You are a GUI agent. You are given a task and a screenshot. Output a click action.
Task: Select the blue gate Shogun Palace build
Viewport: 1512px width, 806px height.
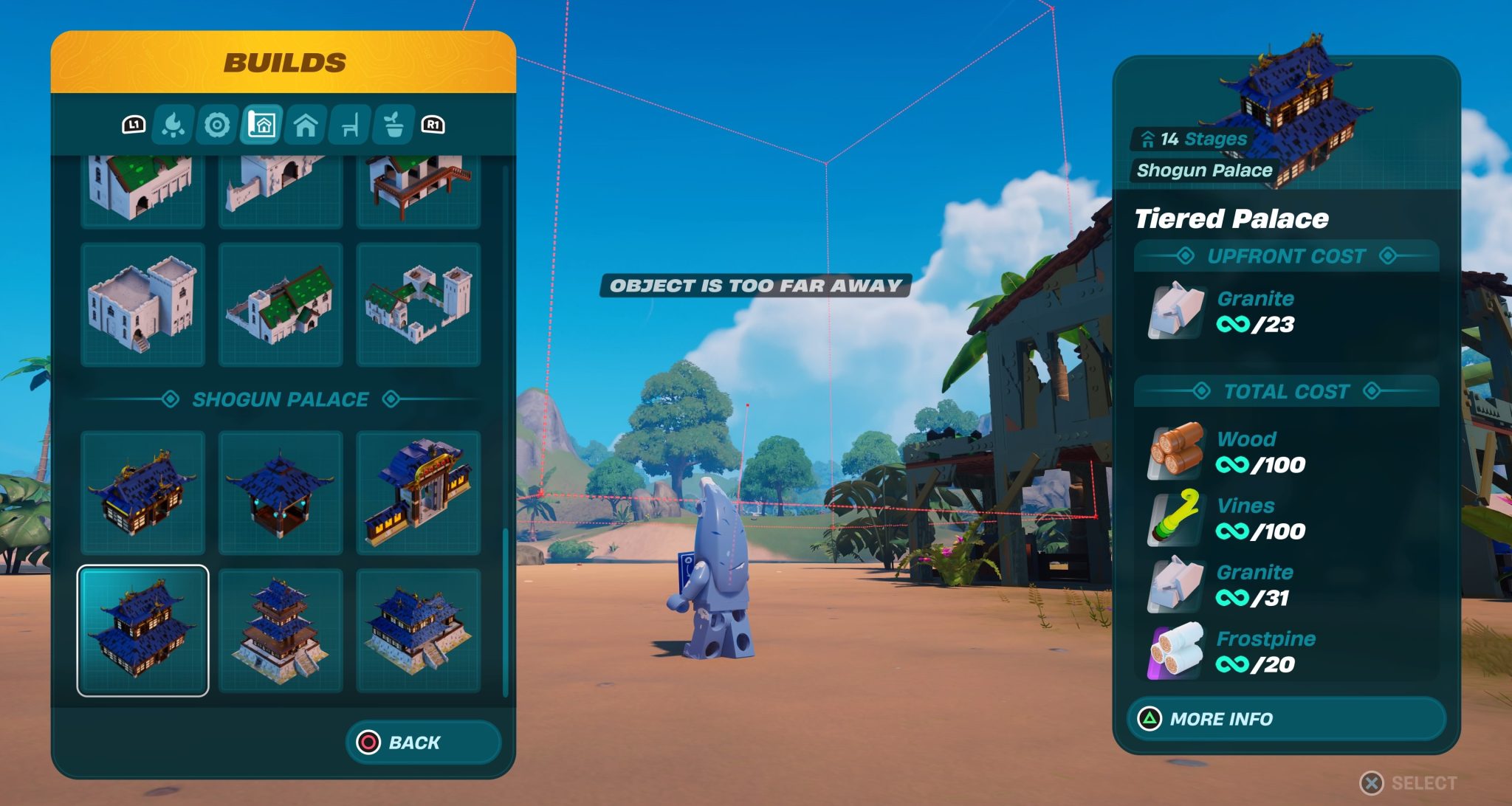[419, 493]
